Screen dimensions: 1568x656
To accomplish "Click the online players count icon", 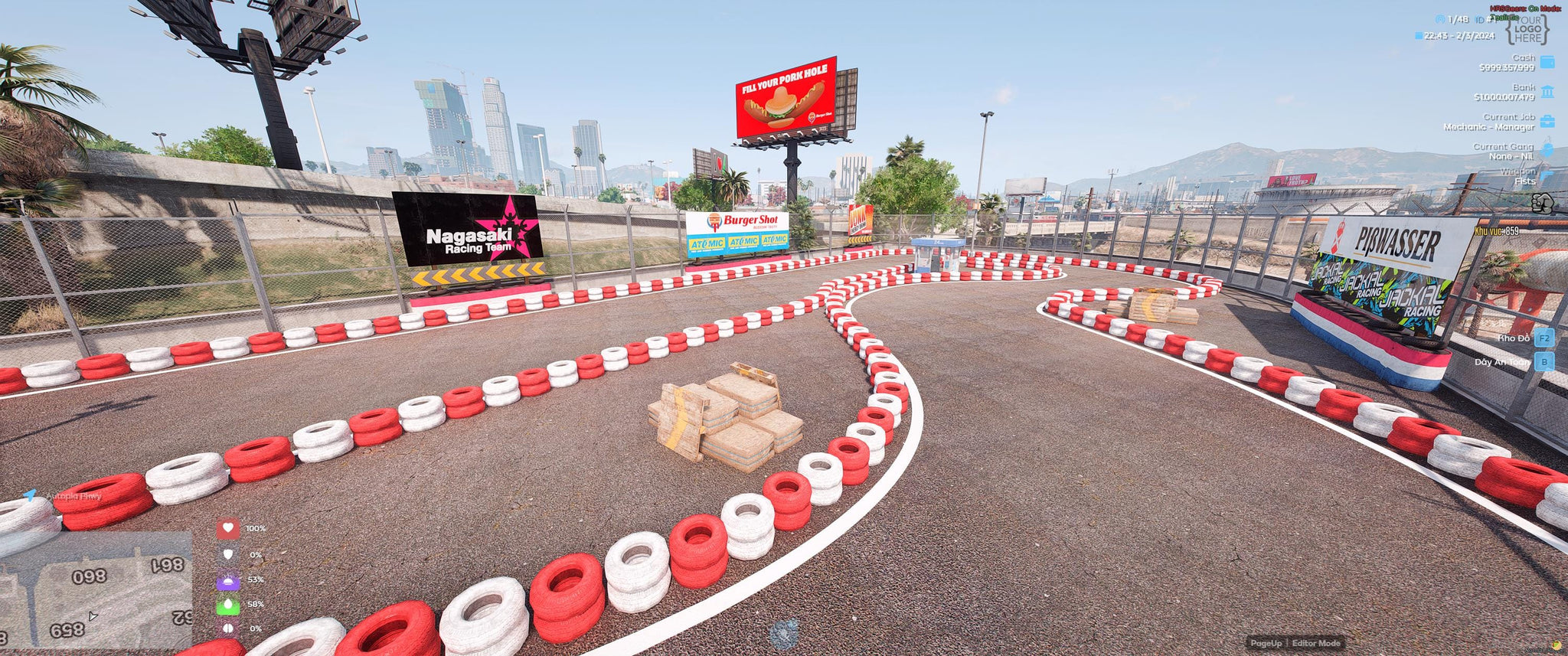I will click(x=1440, y=19).
